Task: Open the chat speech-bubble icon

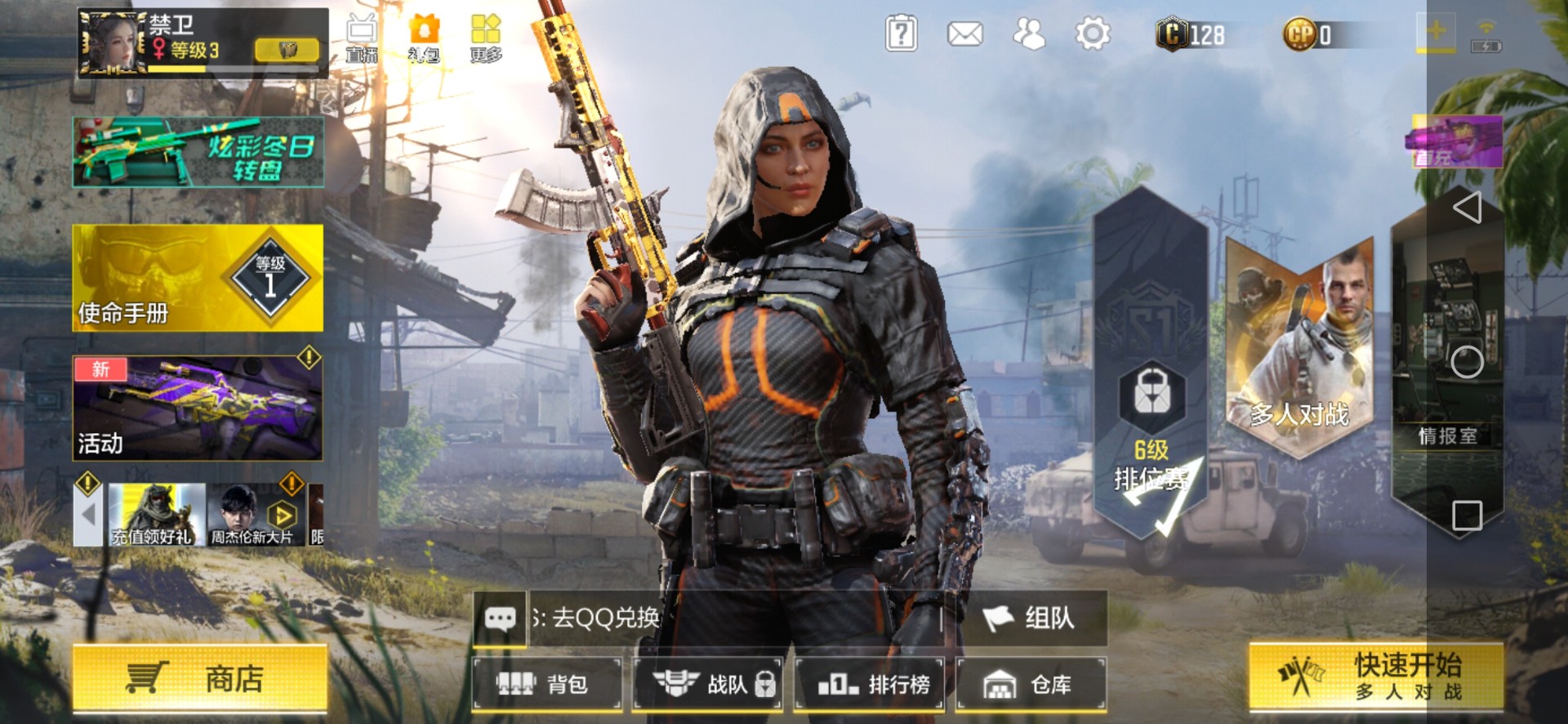Action: 500,619
